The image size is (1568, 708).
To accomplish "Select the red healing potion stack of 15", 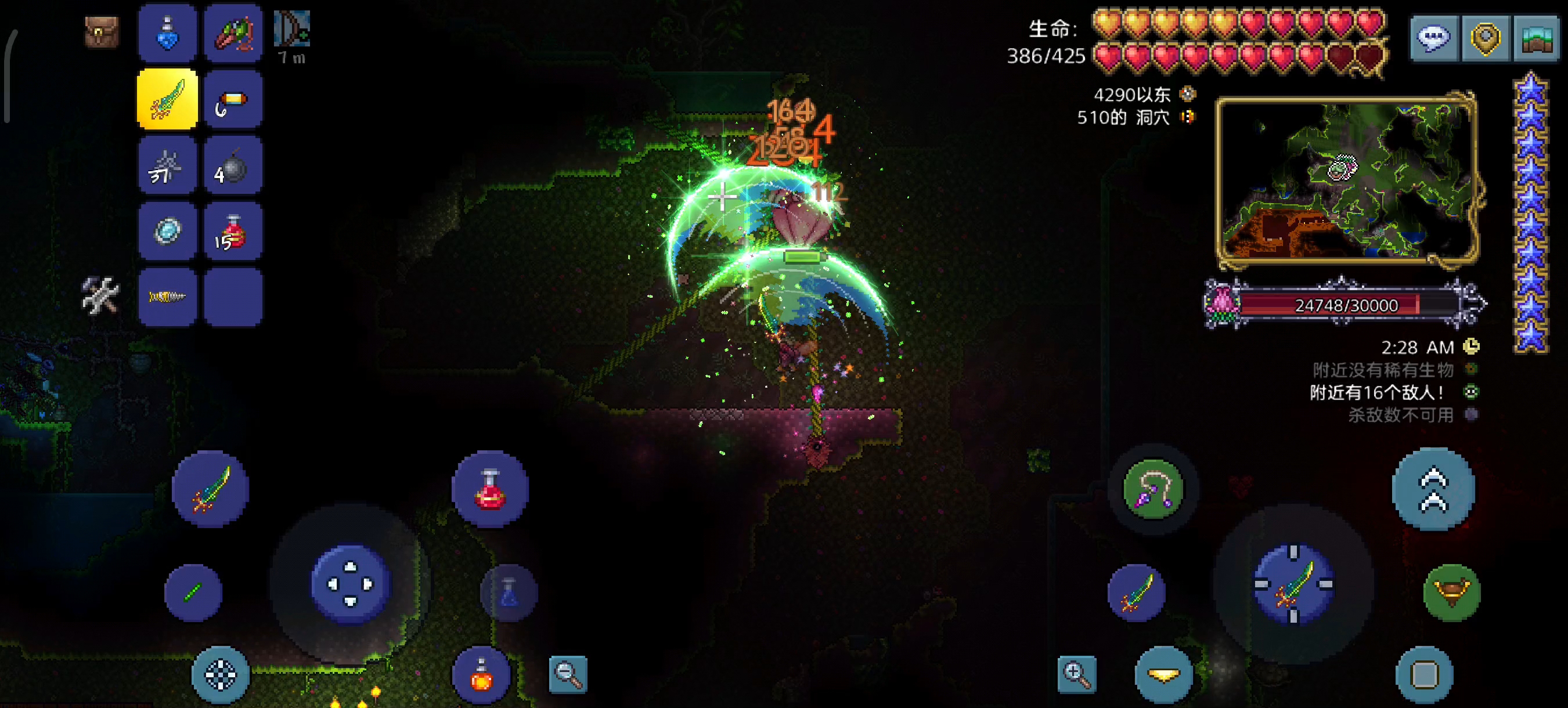I will pyautogui.click(x=233, y=231).
